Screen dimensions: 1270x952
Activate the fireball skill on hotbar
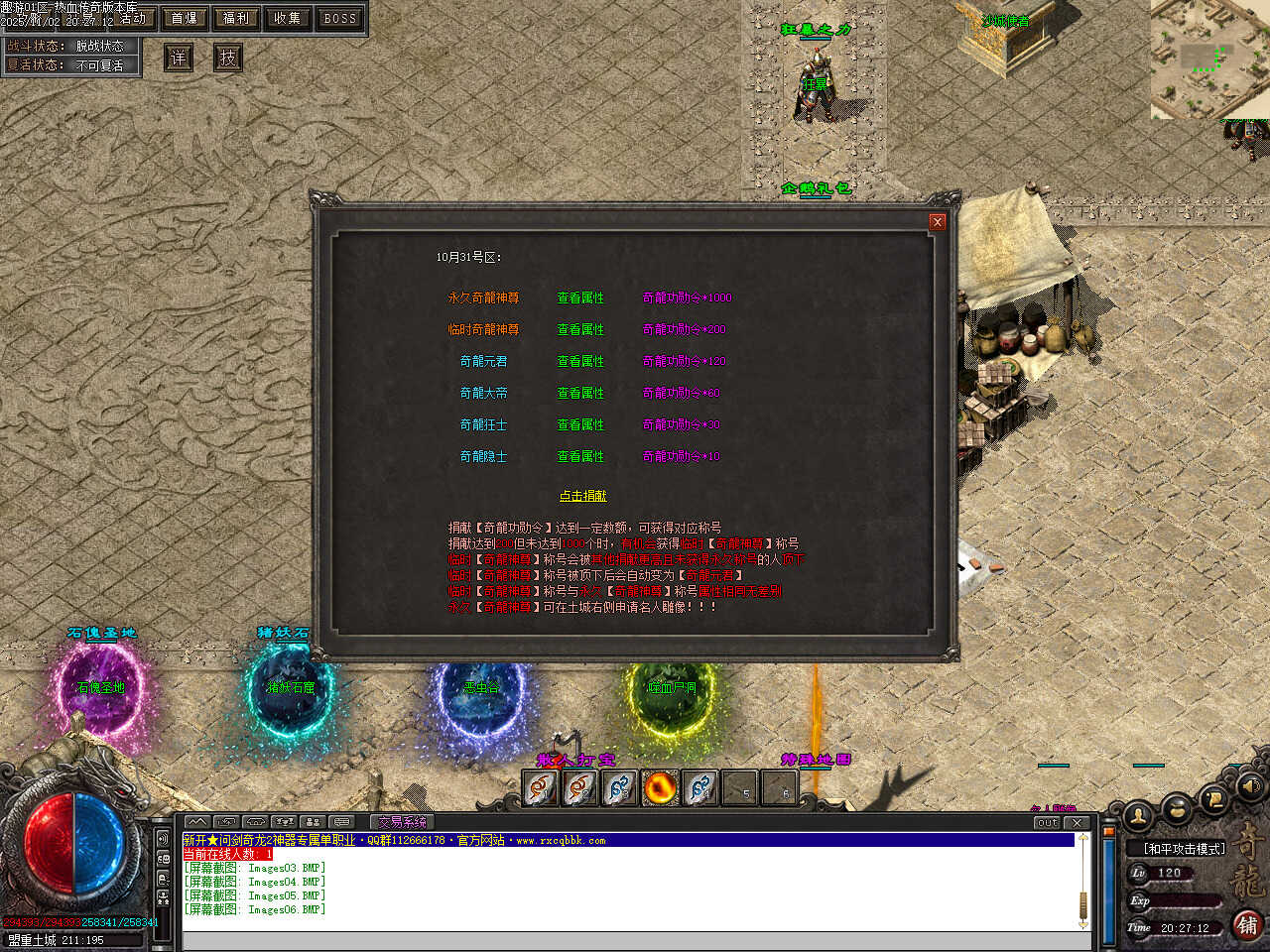[660, 788]
